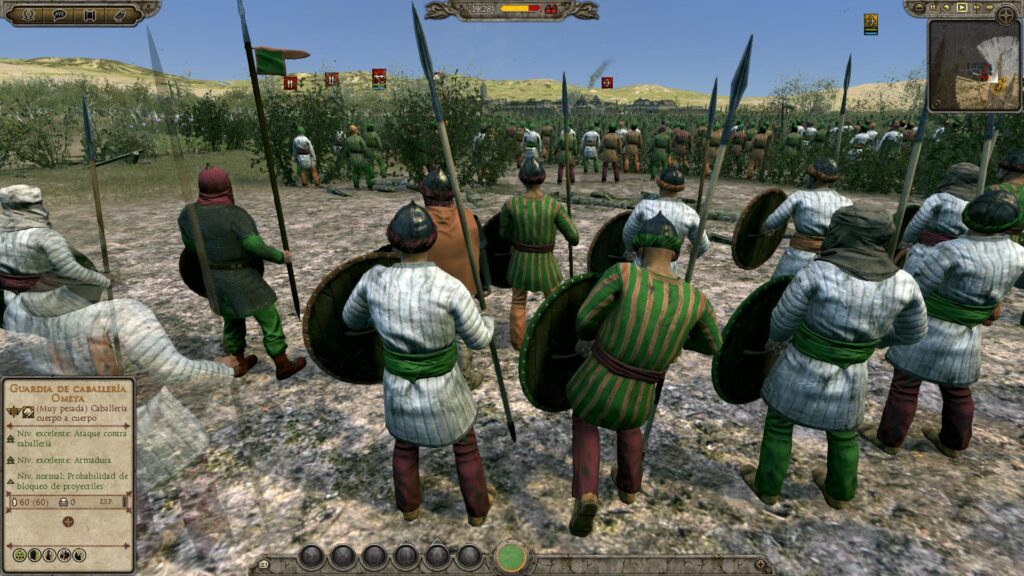Speed up the battle with fast forward
Screen dimensions: 1024x576
coord(977,8)
